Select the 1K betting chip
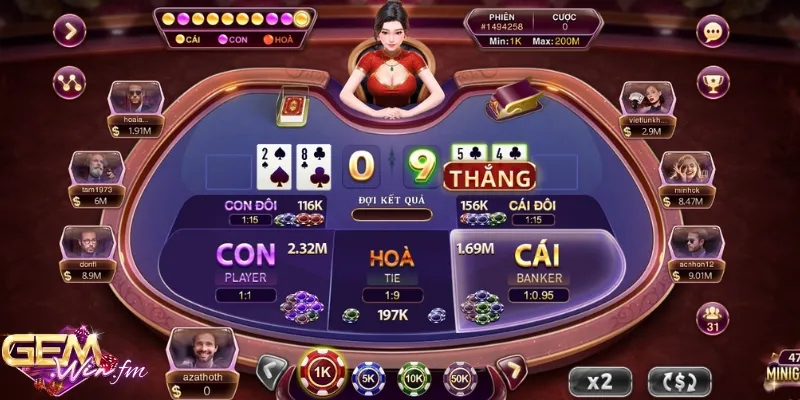The image size is (800, 400). tap(322, 373)
